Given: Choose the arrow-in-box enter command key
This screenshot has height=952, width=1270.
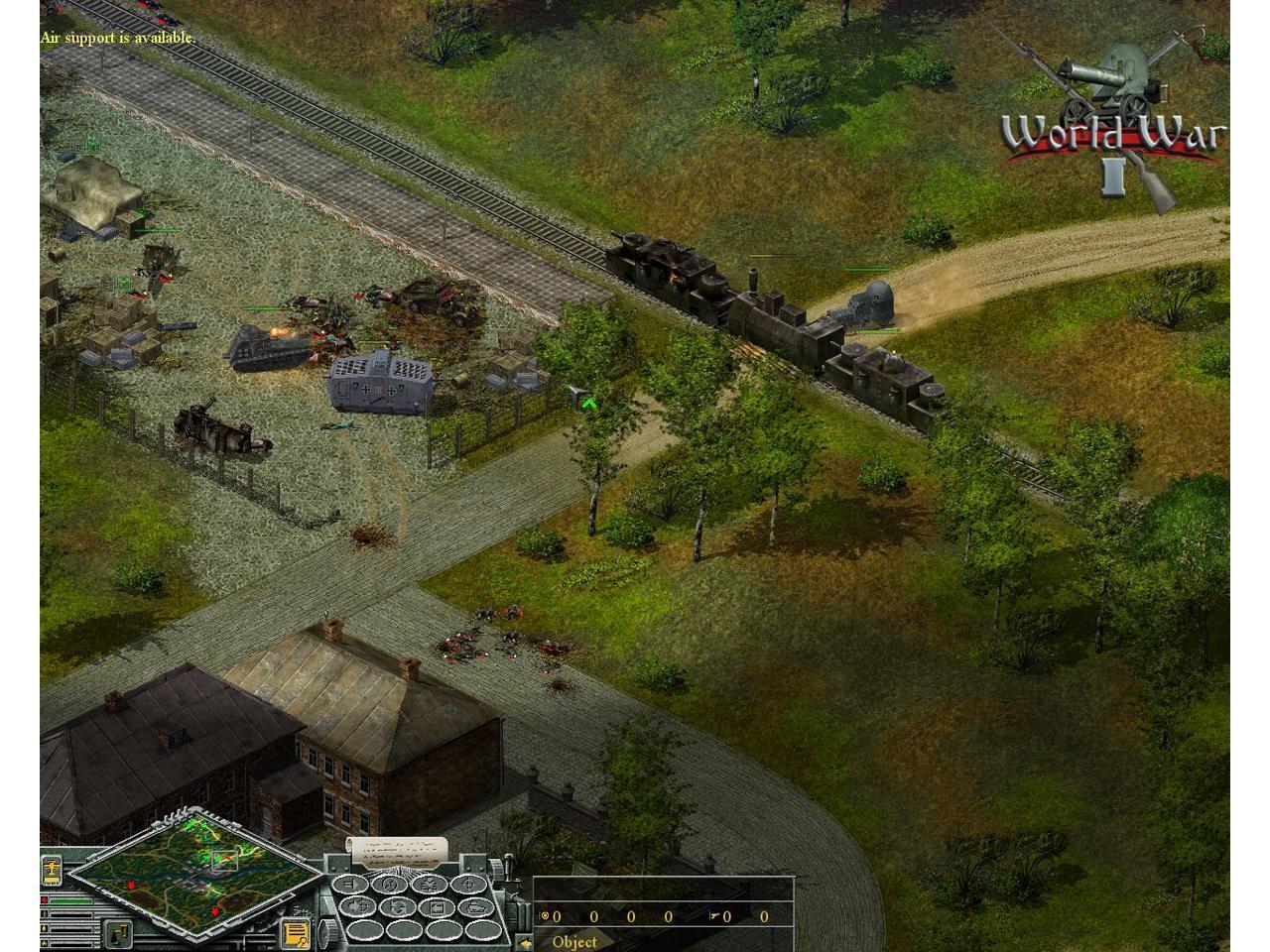Looking at the screenshot, I should point(437,907).
